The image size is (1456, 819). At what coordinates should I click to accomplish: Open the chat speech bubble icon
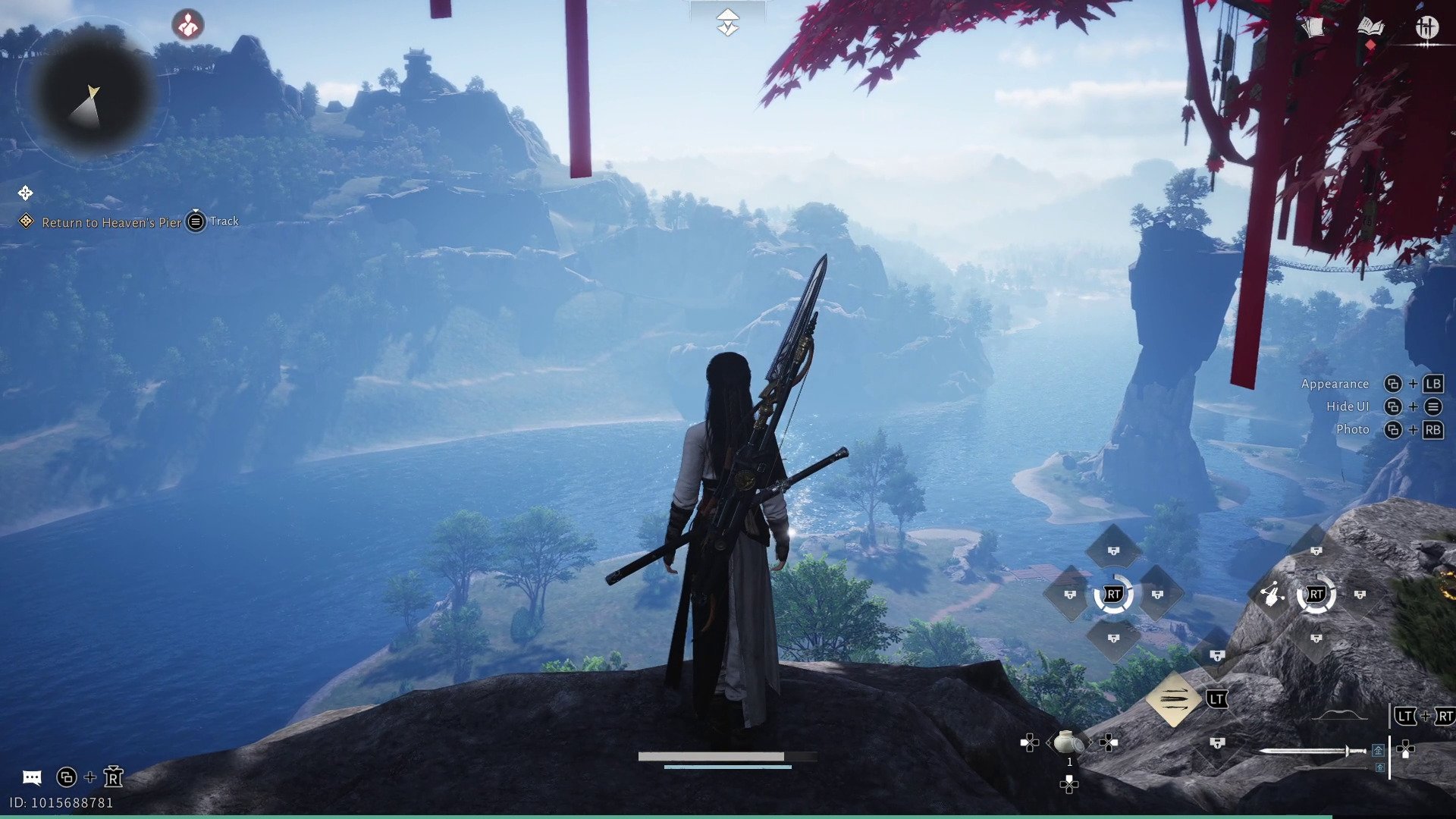pyautogui.click(x=32, y=777)
